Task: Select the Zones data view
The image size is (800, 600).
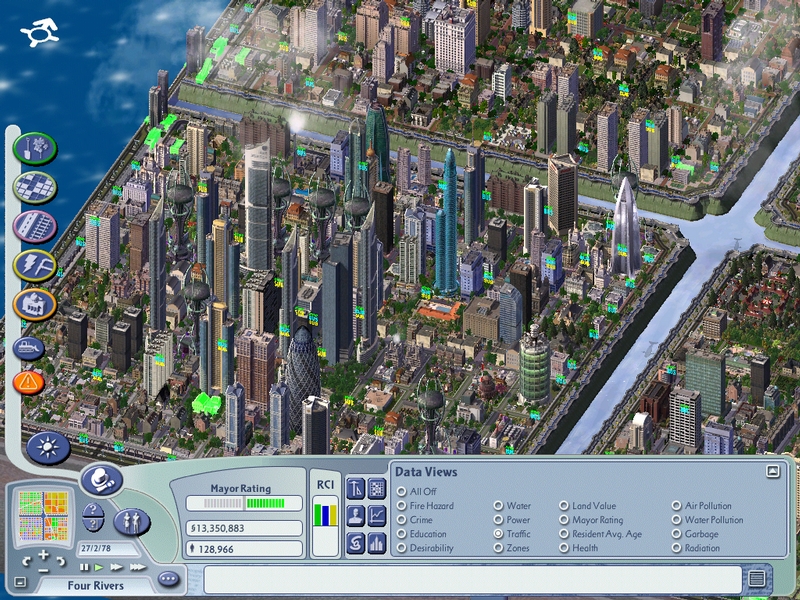Action: pos(498,548)
